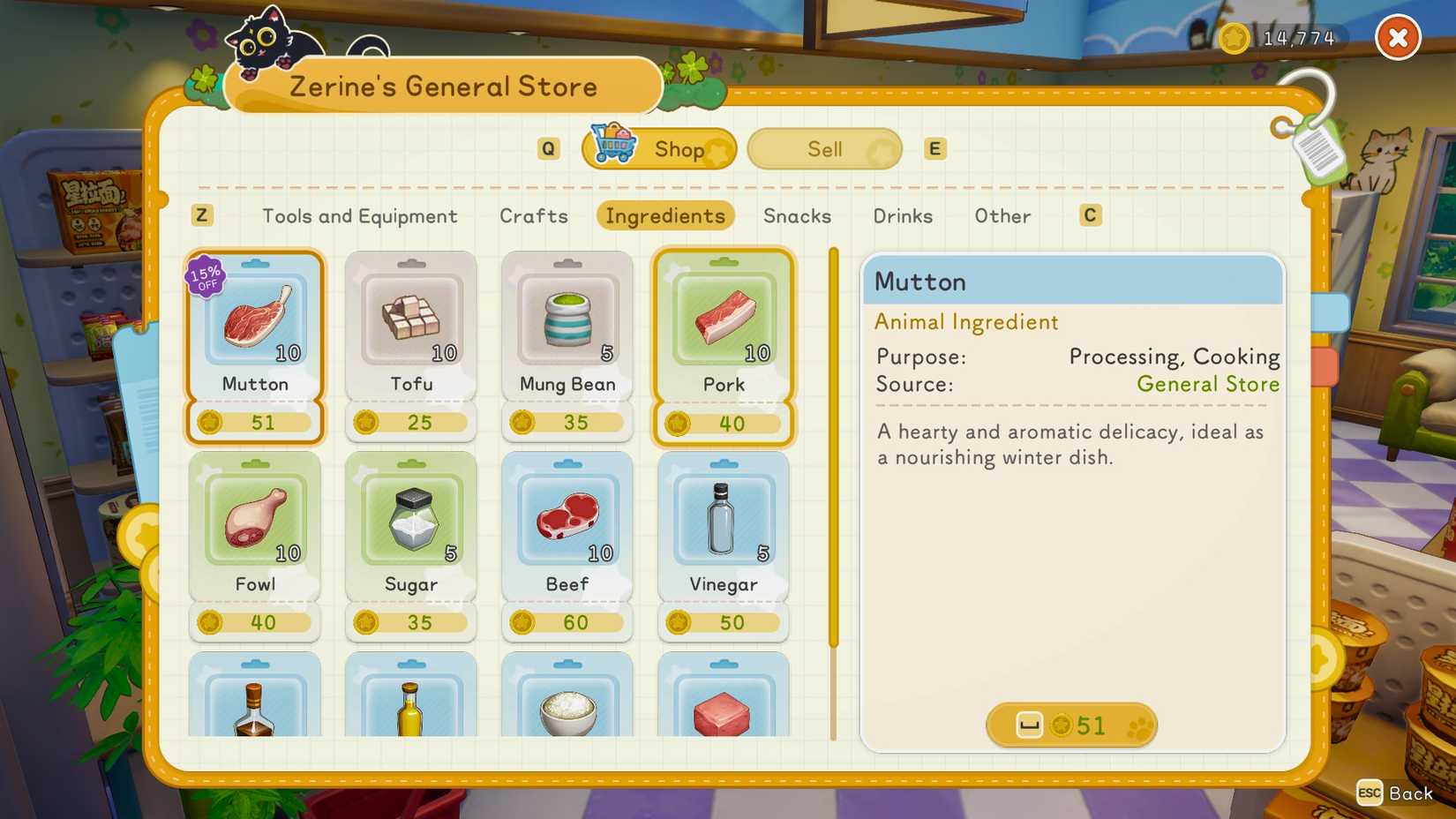Screen dimensions: 1456x819
Task: Choose the Beef steak icon
Action: click(x=567, y=521)
